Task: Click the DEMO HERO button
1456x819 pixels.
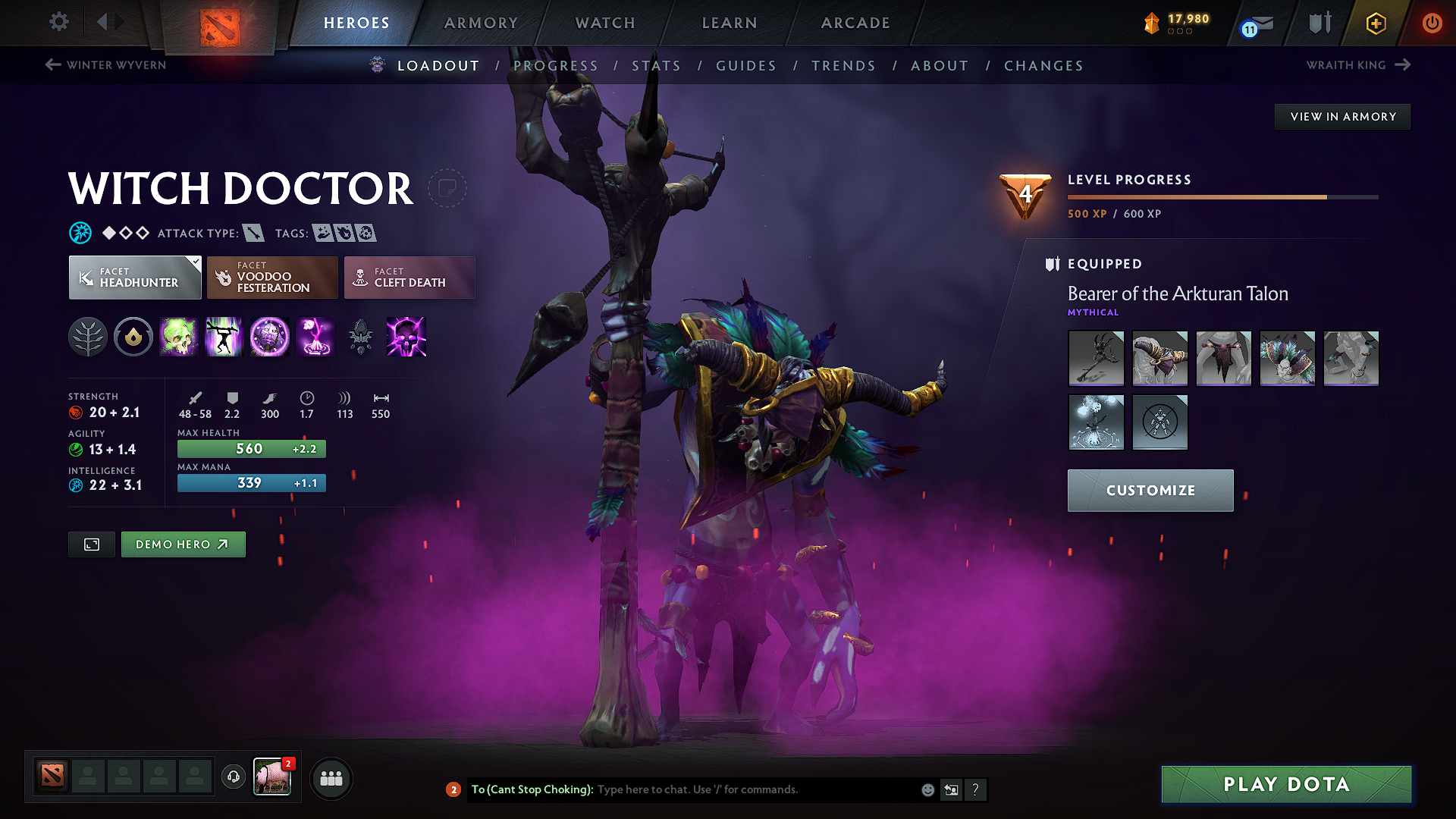Action: pos(183,544)
